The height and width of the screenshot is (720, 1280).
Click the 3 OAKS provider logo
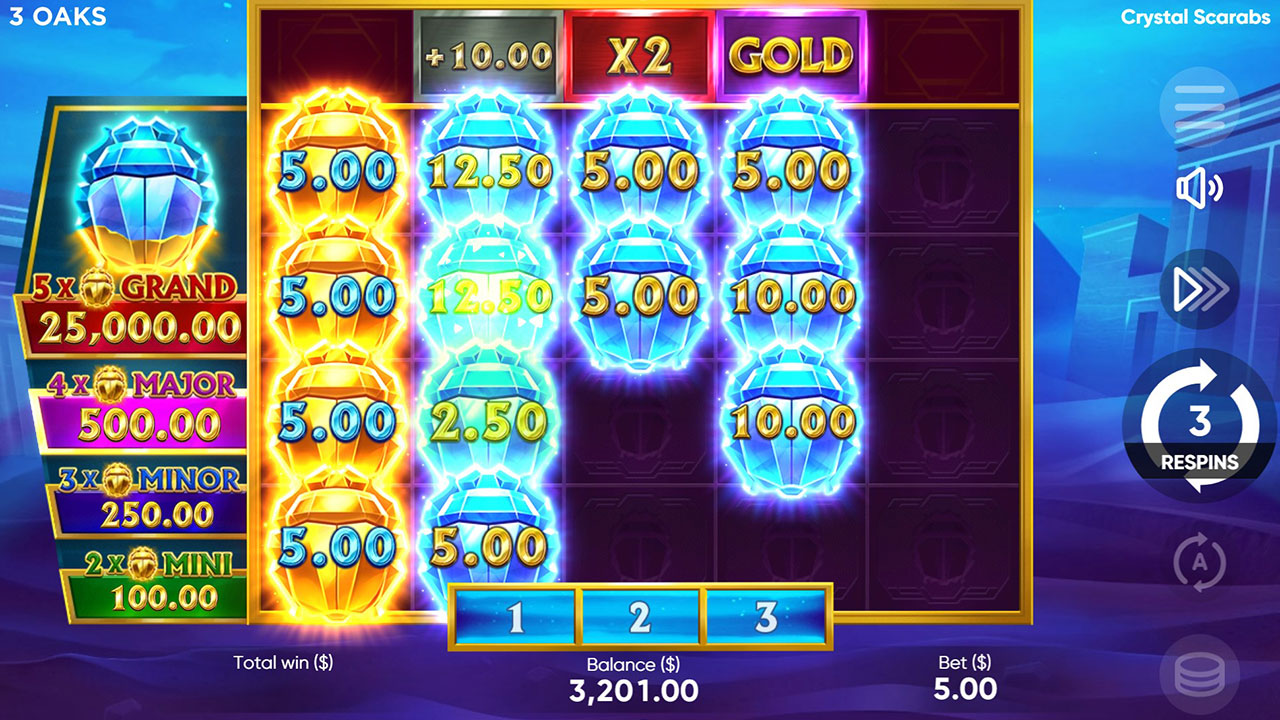point(58,16)
